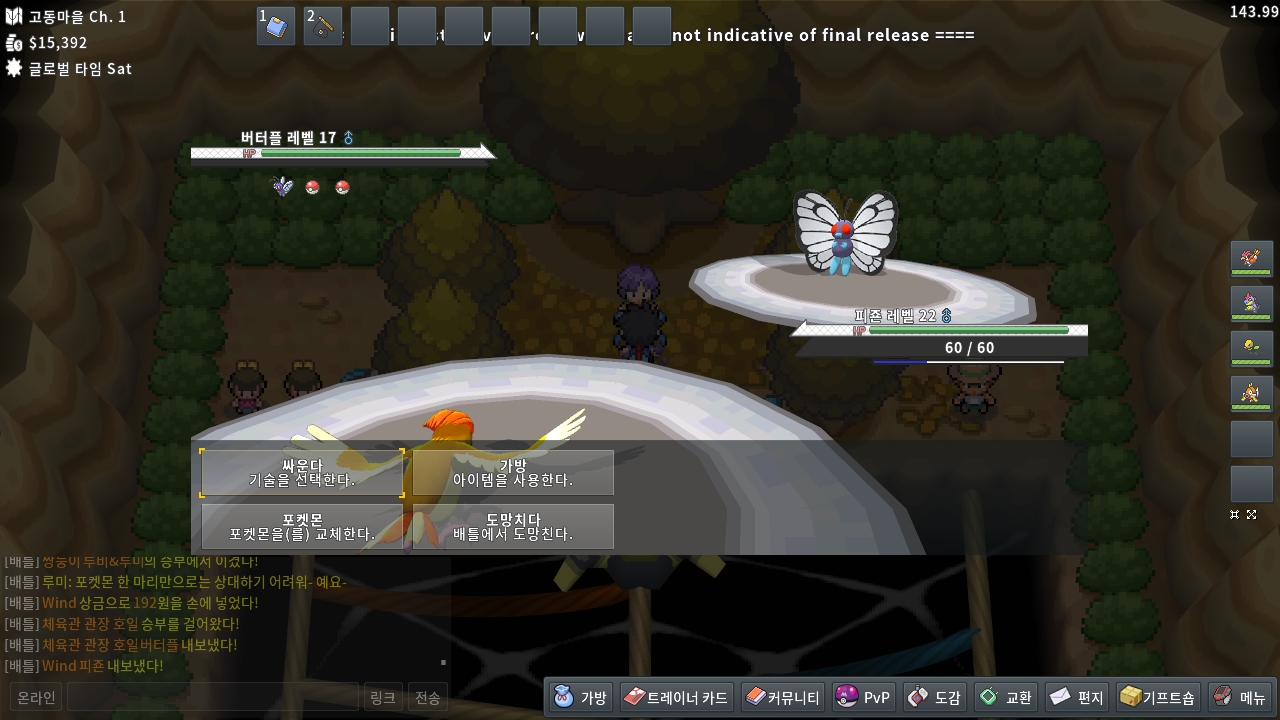Screen dimensions: 1280x720
Task: Choose 도망치다 to flee the battle
Action: (x=513, y=527)
